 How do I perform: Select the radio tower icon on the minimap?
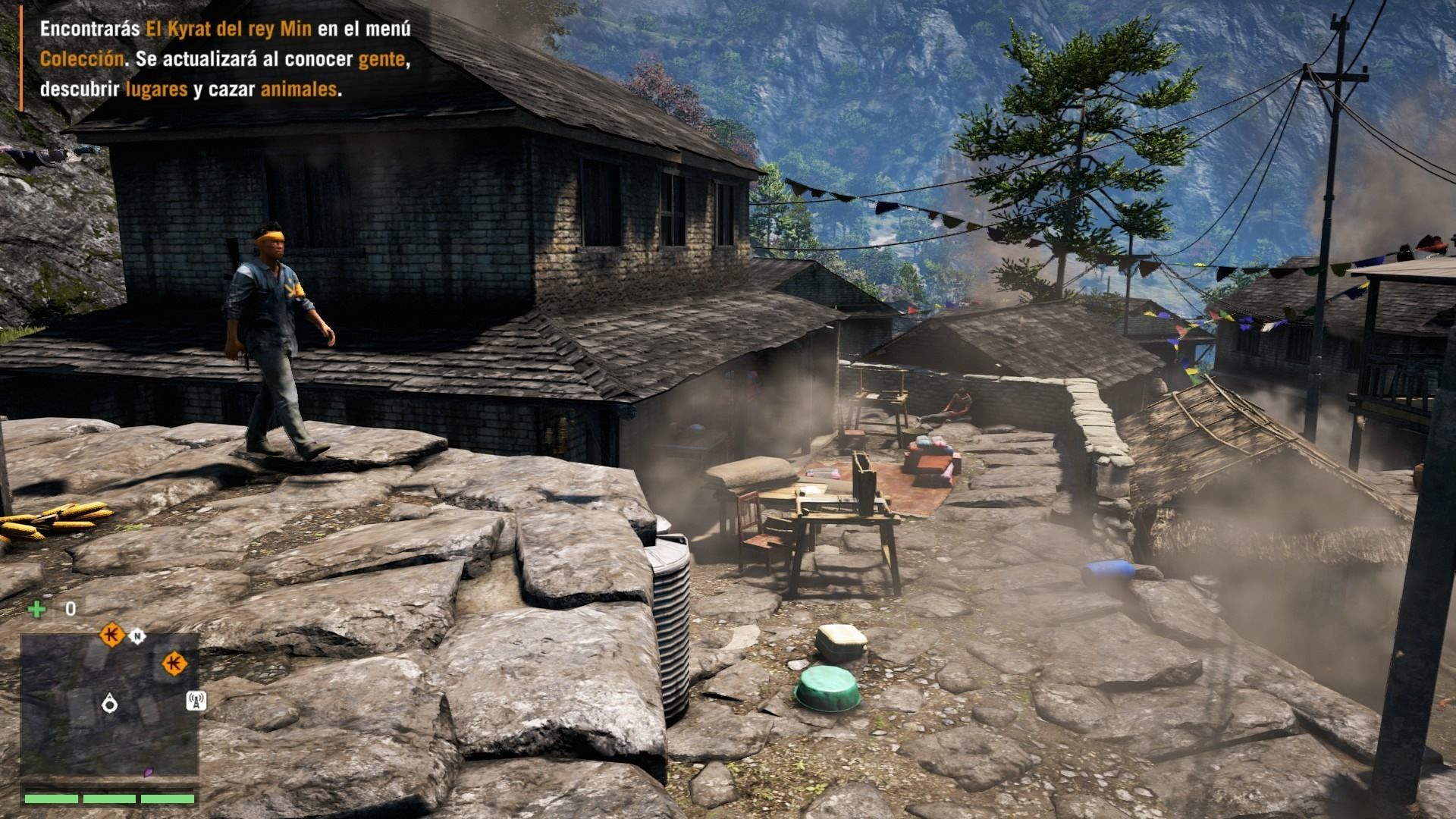tap(196, 701)
